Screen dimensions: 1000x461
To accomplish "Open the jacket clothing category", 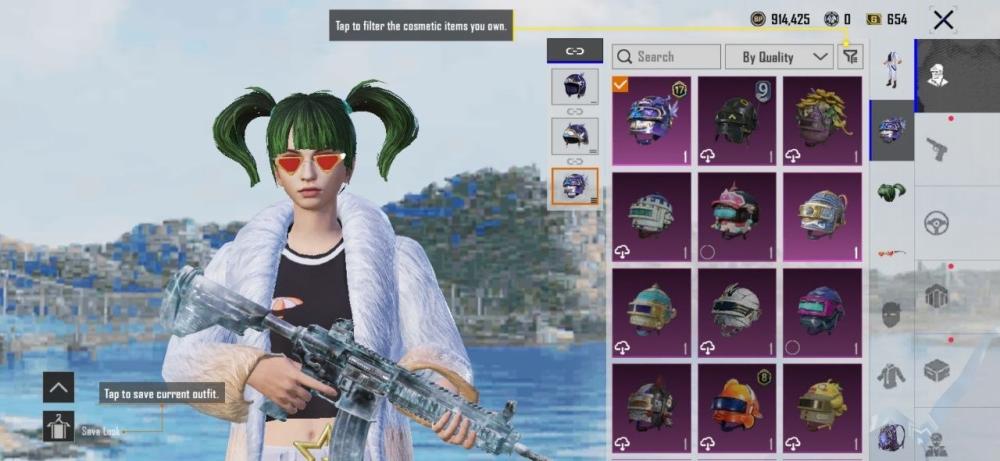I will (x=892, y=376).
